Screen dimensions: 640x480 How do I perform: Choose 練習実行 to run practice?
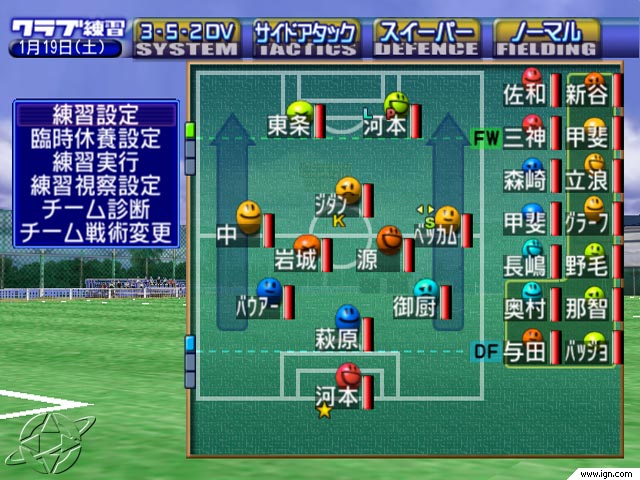coord(96,161)
